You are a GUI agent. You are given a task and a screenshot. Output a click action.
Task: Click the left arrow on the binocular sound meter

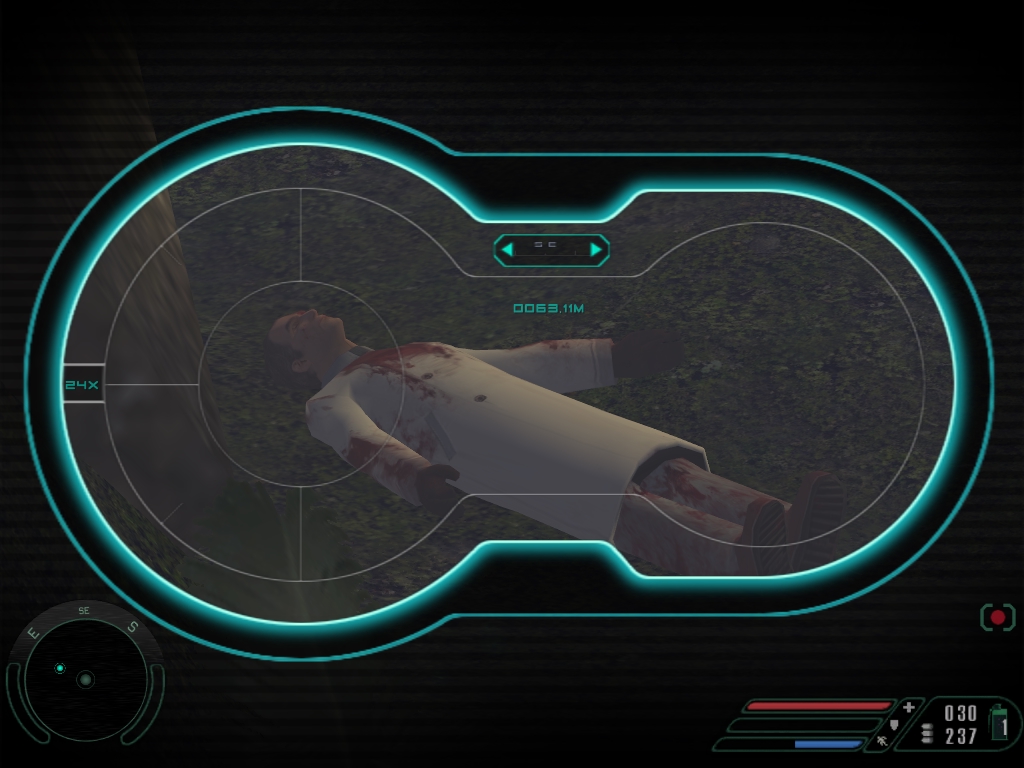point(507,249)
